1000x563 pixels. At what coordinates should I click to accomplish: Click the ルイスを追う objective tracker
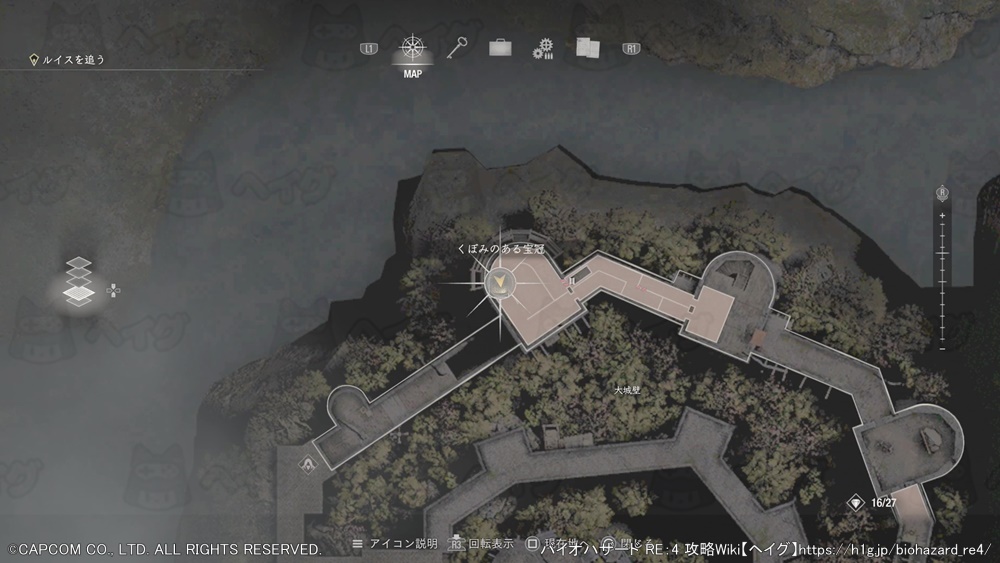tap(68, 60)
